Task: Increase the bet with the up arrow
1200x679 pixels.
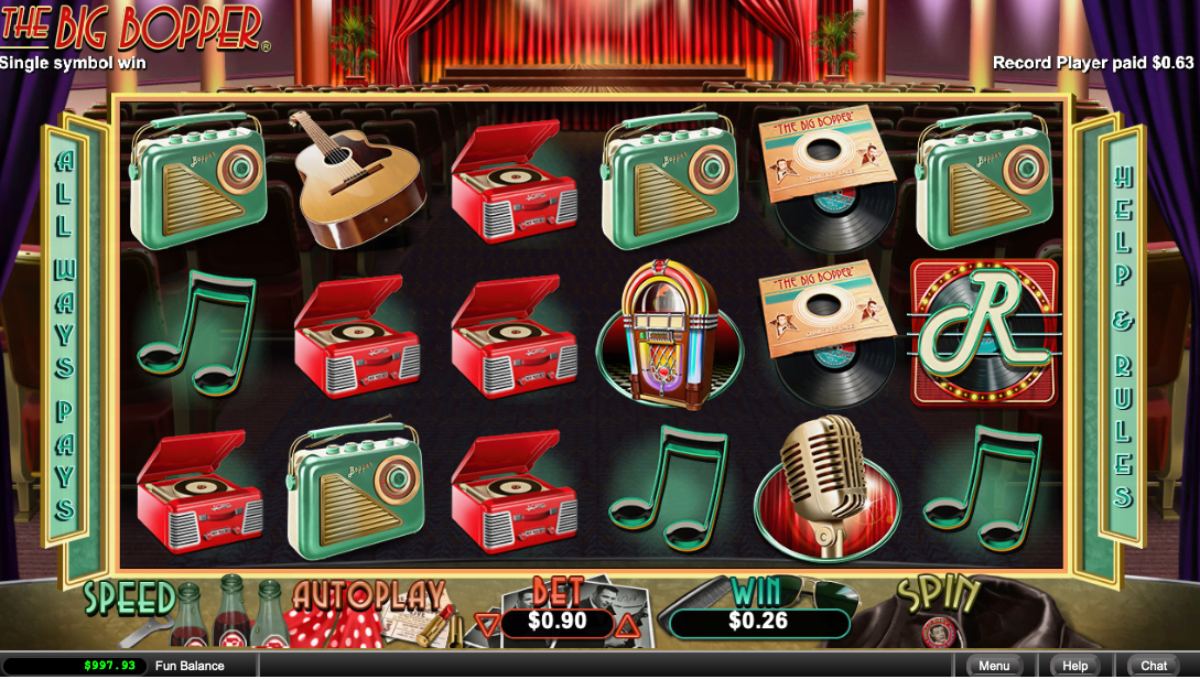Action: coord(627,625)
